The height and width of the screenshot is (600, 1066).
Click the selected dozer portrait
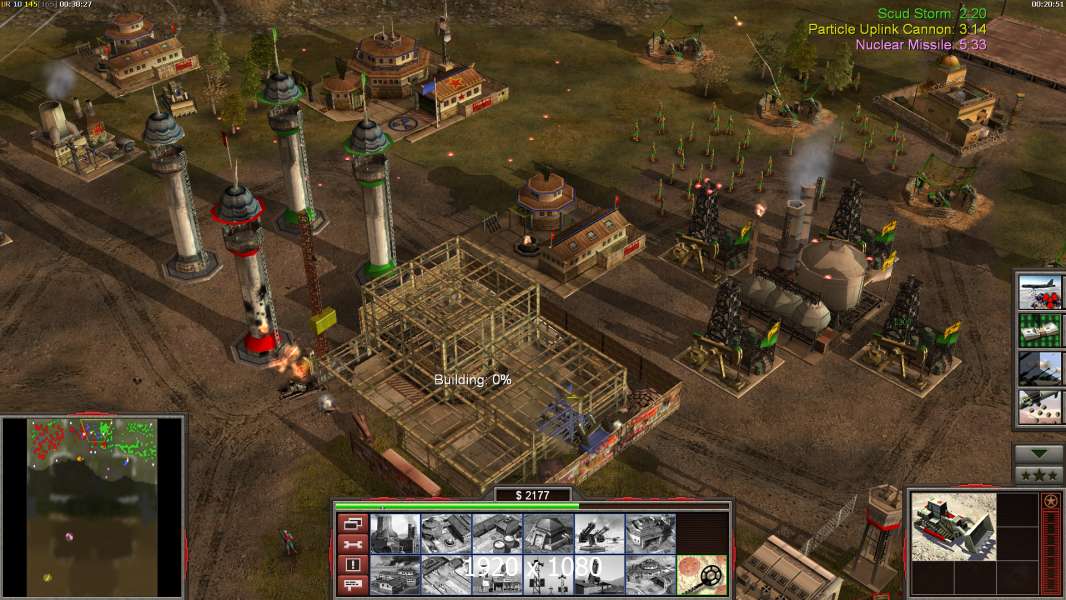tap(953, 526)
